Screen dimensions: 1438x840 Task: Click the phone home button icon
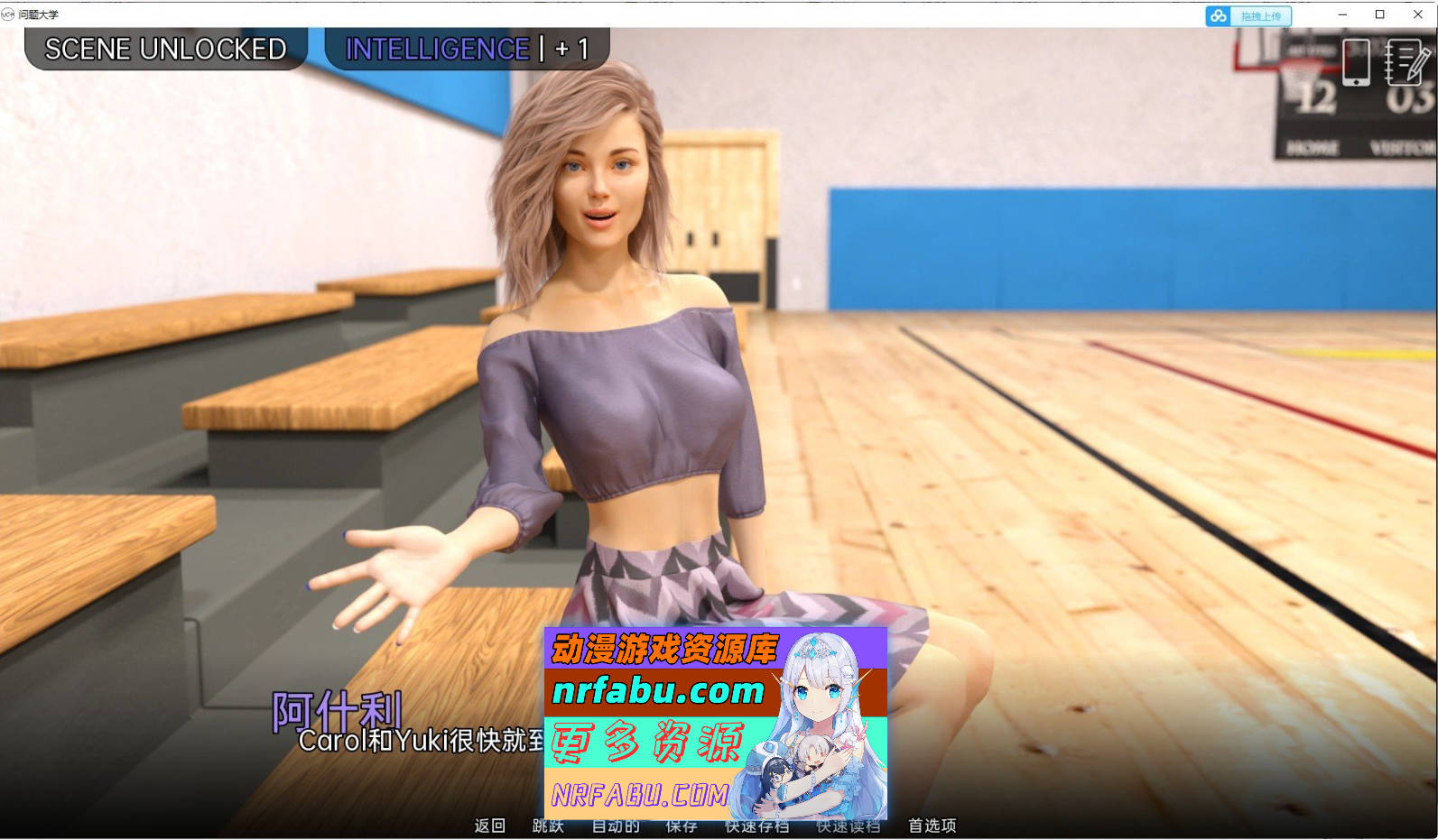(1354, 81)
